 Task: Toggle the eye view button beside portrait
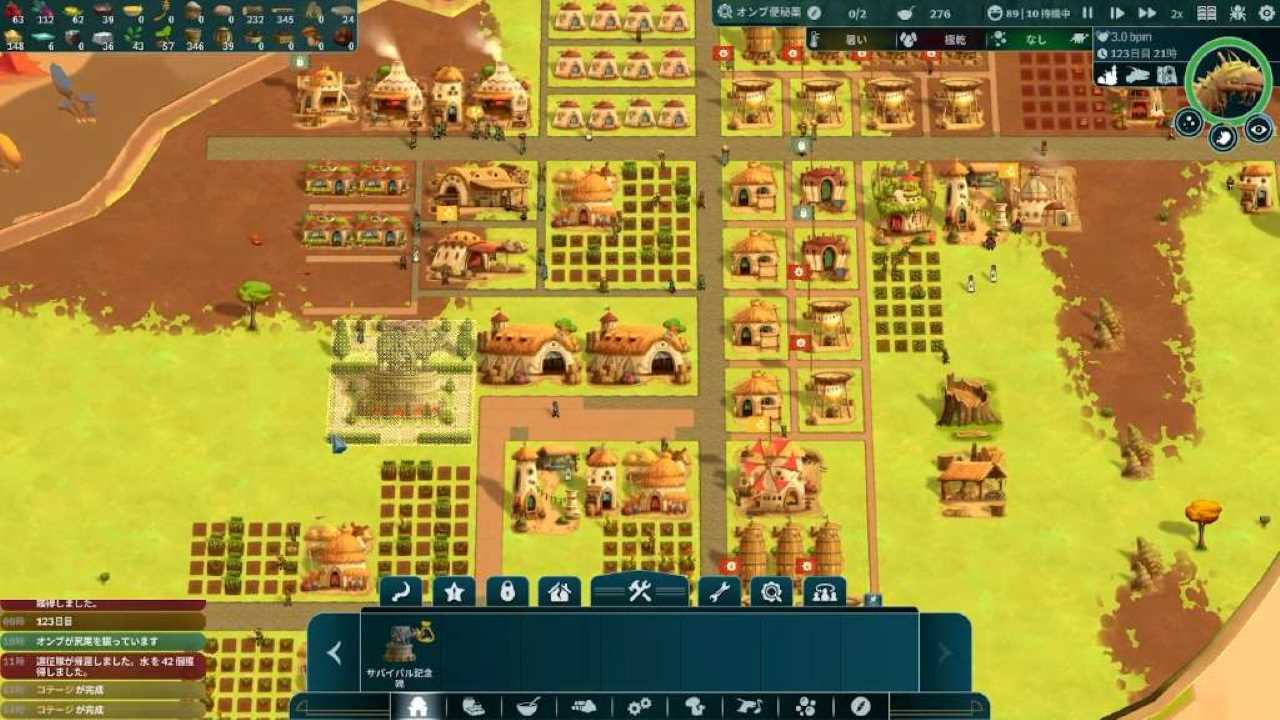coord(1258,127)
